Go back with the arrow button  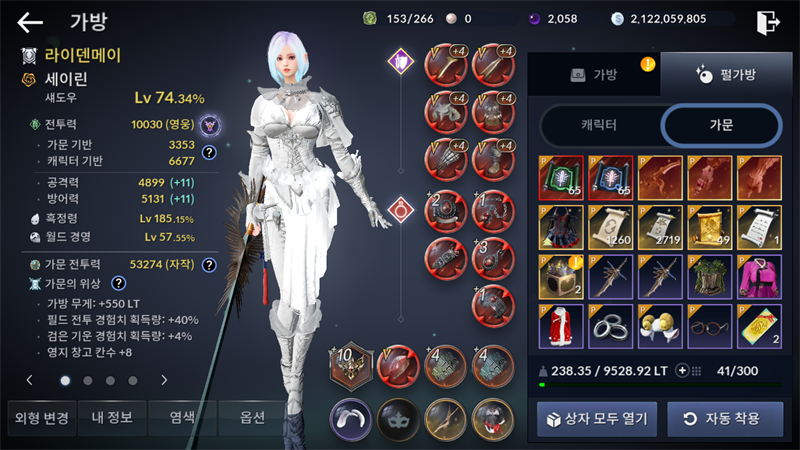coord(30,21)
